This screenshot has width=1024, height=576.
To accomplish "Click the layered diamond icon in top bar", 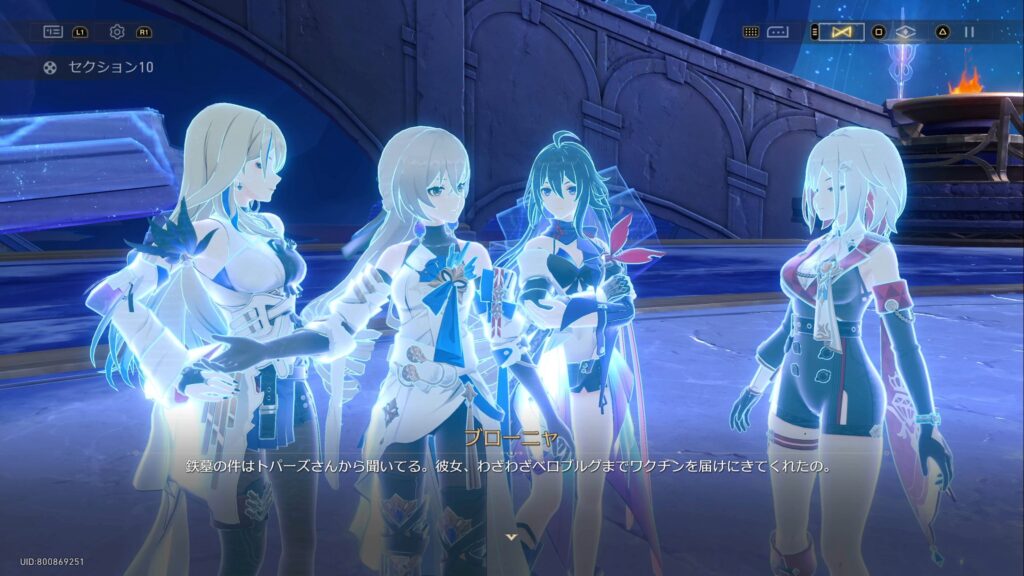I will coord(905,32).
